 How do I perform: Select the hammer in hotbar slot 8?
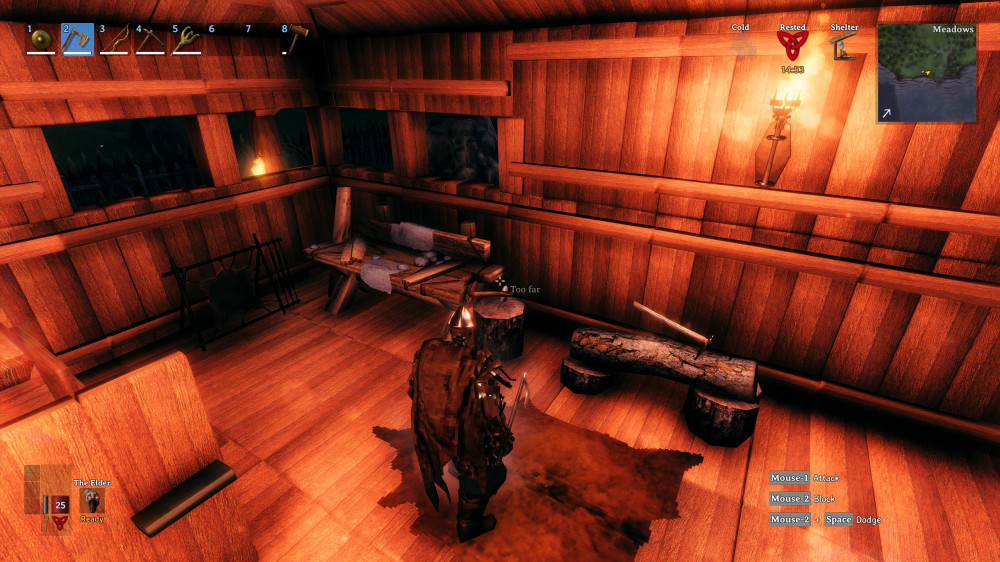[x=297, y=37]
